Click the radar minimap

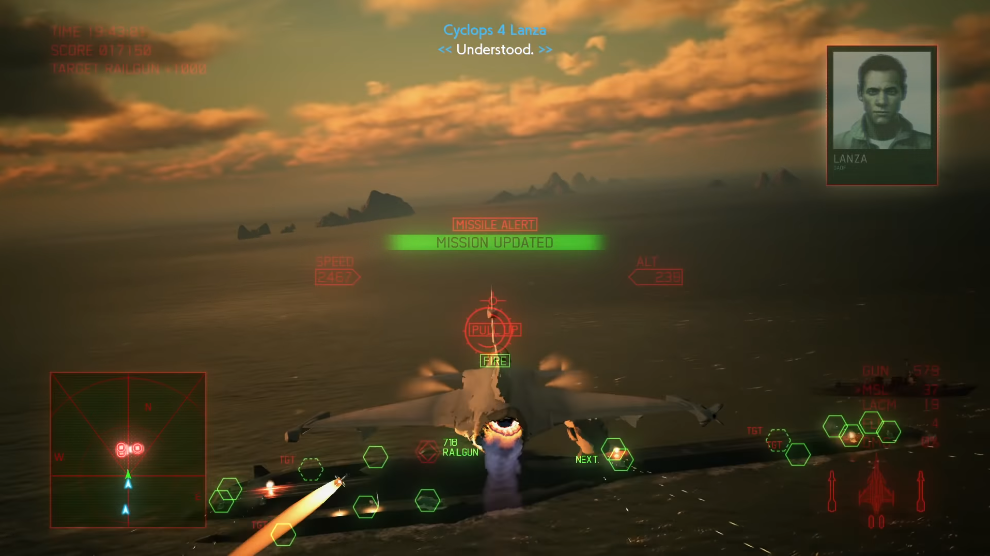(128, 450)
